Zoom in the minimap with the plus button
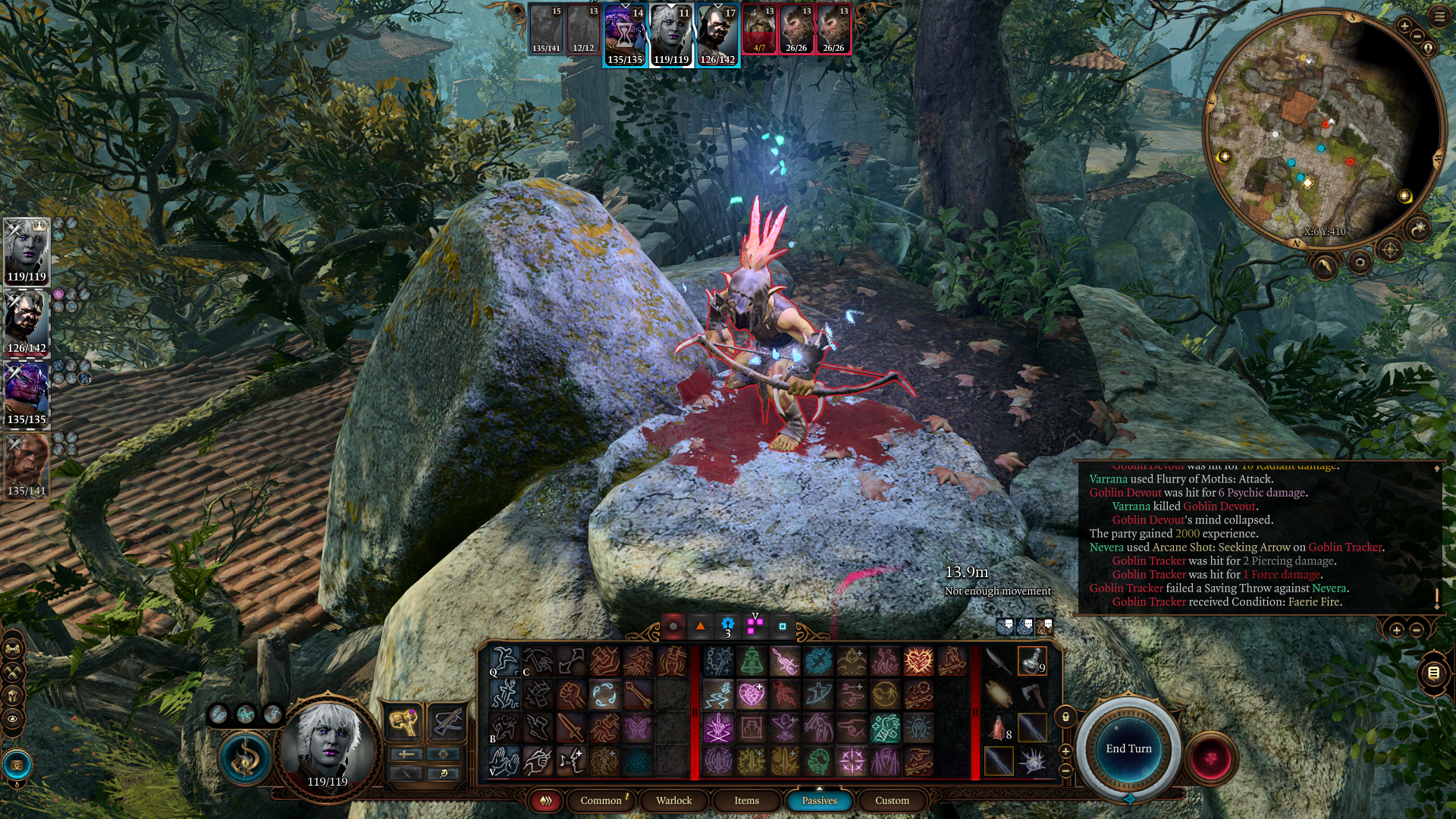Viewport: 1456px width, 819px height. [1404, 27]
